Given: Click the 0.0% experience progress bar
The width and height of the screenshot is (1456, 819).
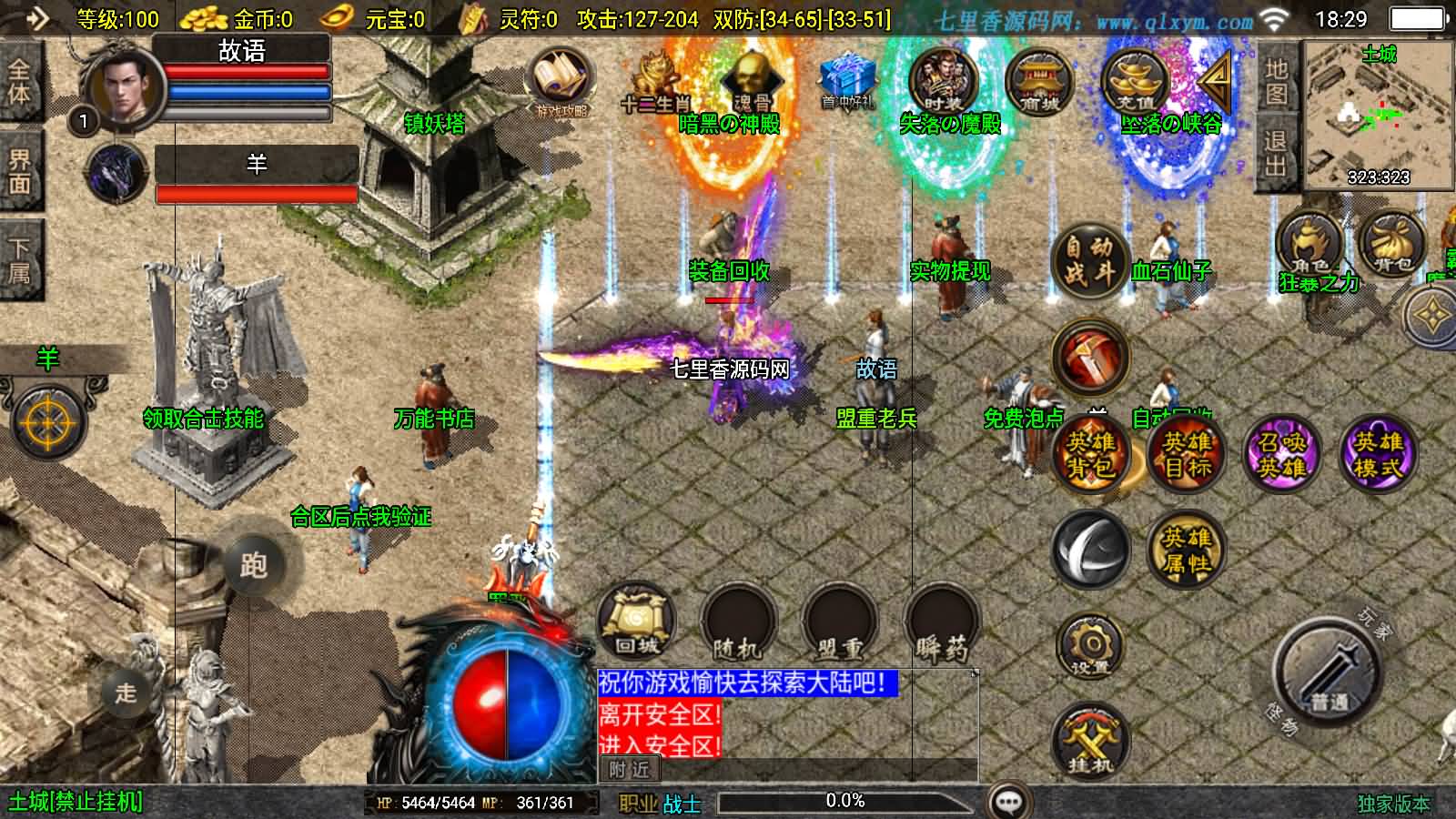Looking at the screenshot, I should [x=846, y=802].
